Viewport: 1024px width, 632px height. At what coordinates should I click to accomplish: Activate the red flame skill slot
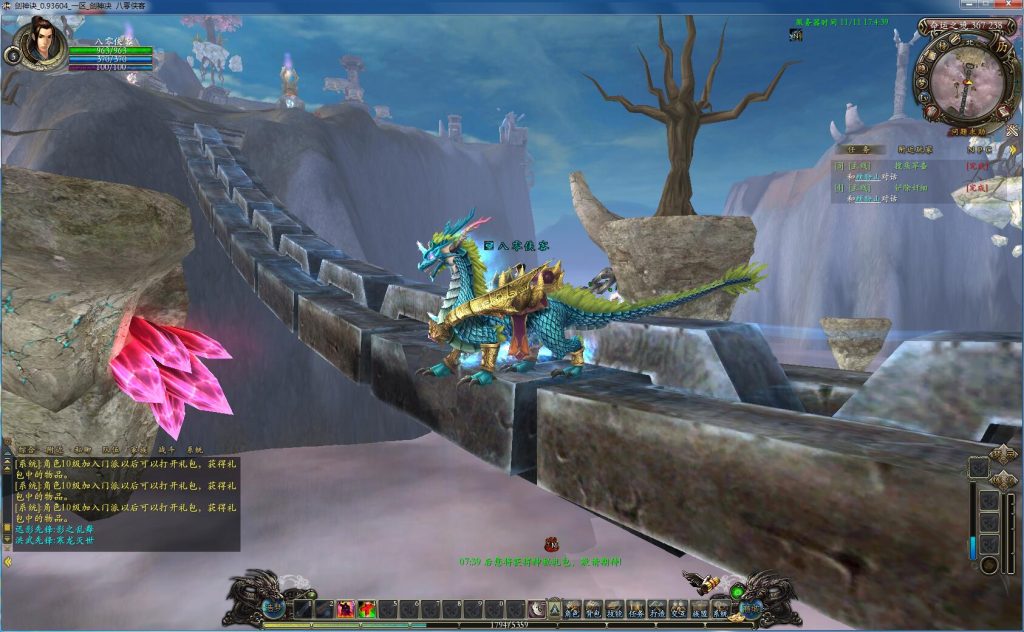point(345,609)
